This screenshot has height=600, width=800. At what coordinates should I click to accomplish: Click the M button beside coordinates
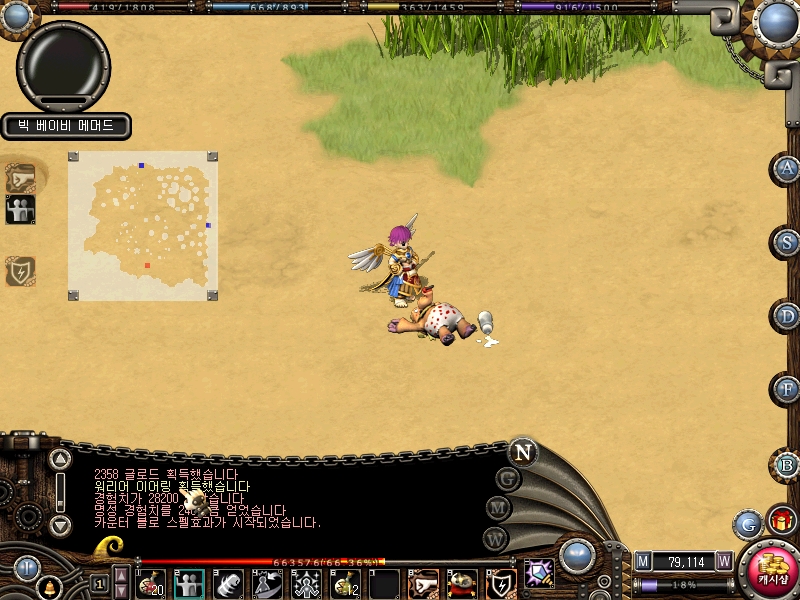pos(643,562)
